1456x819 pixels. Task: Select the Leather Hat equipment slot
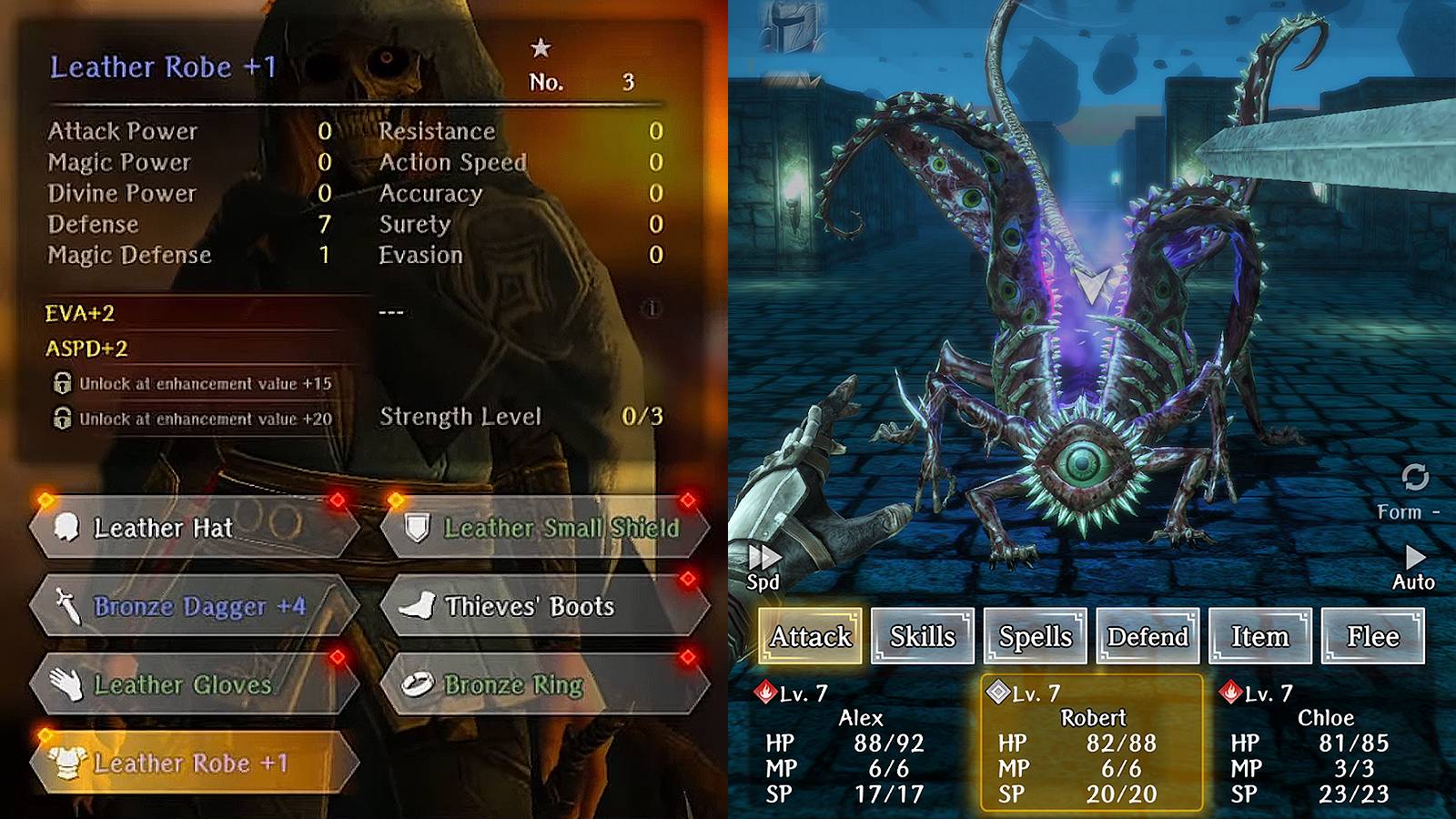194,528
